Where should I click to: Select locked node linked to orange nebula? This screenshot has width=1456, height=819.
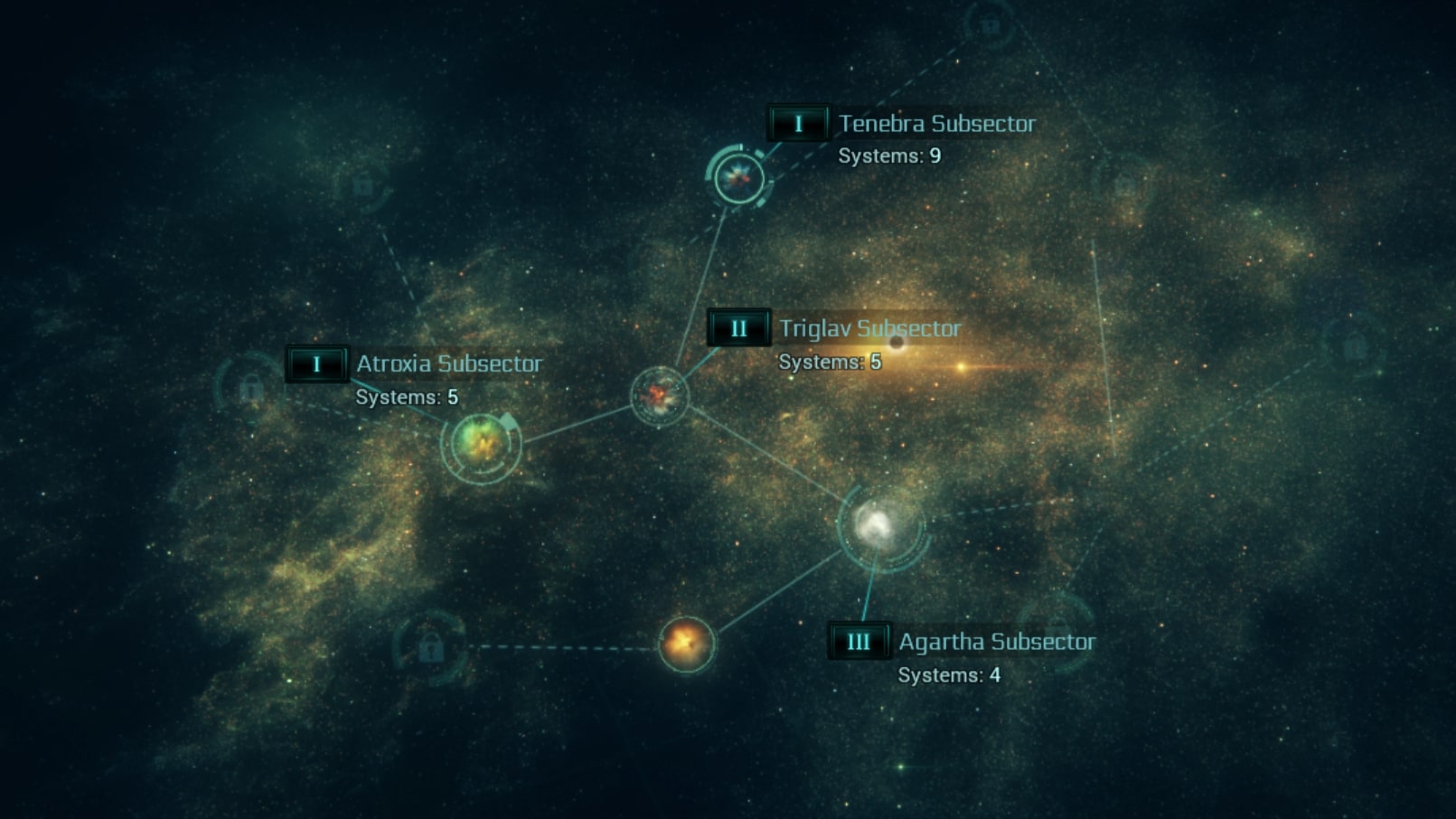pyautogui.click(x=430, y=646)
